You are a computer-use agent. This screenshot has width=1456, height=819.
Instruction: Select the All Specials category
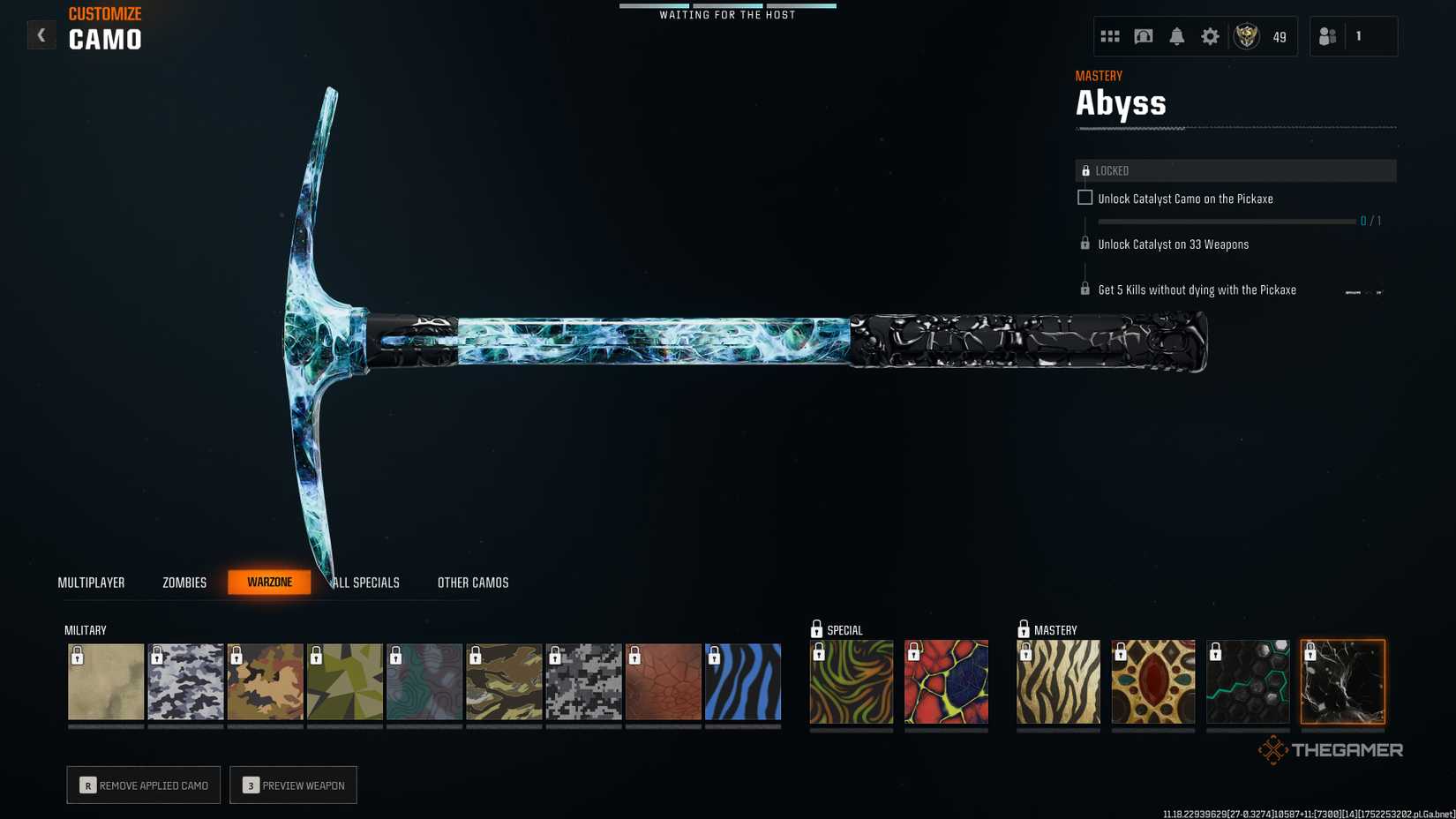[x=364, y=582]
